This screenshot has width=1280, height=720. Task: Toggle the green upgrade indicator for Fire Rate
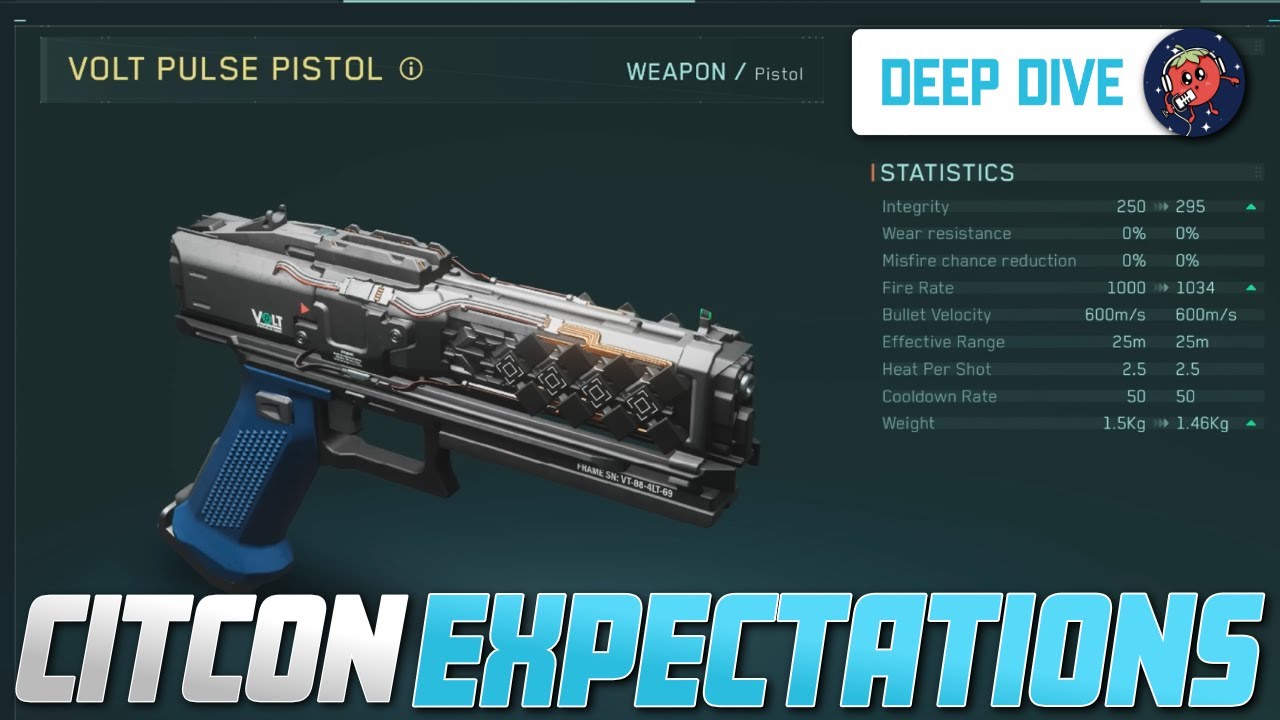[1252, 287]
